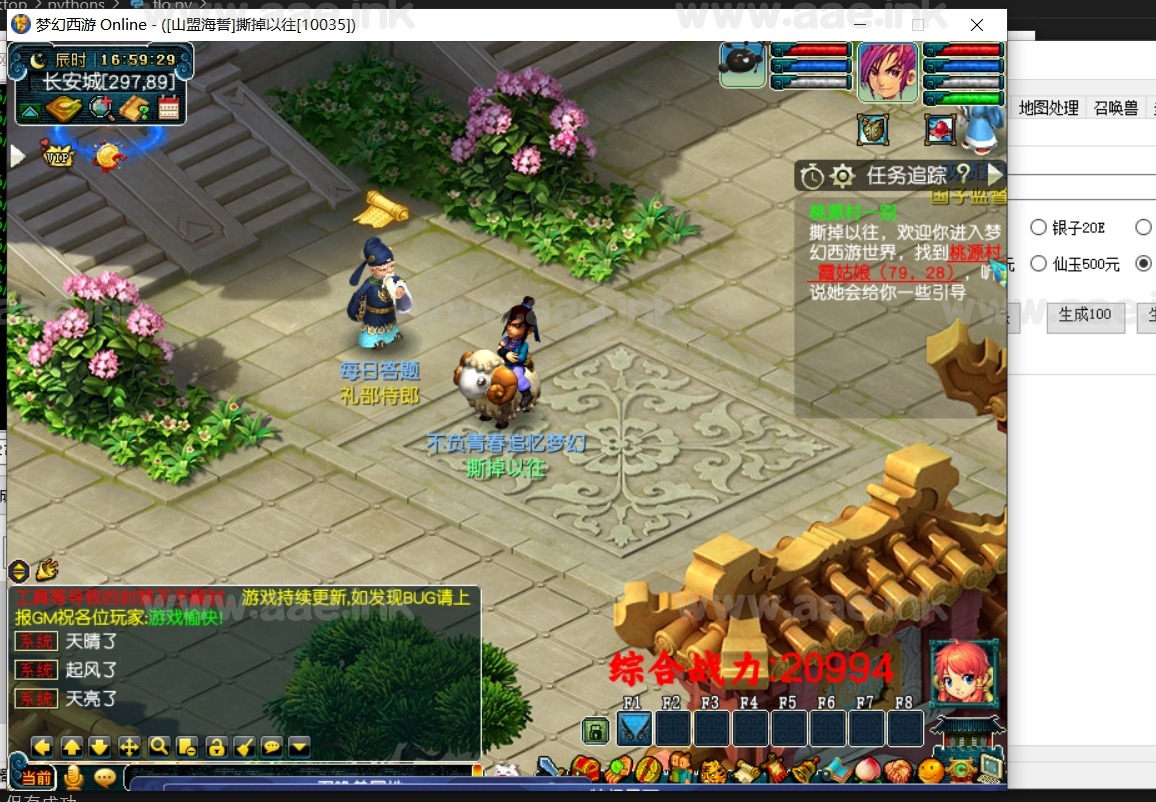This screenshot has width=1156, height=802.
Task: Switch chat channel with 当前 button
Action: point(36,777)
